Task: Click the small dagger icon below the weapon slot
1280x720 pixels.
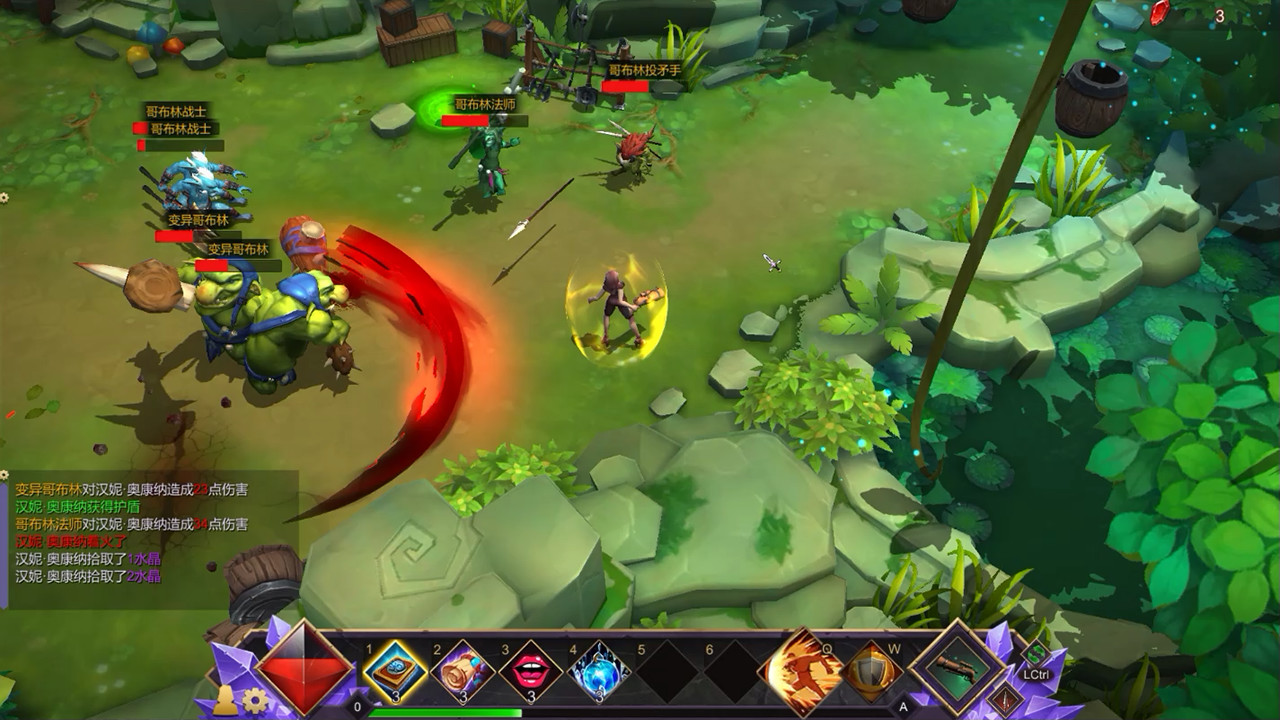Action: pos(1005,699)
